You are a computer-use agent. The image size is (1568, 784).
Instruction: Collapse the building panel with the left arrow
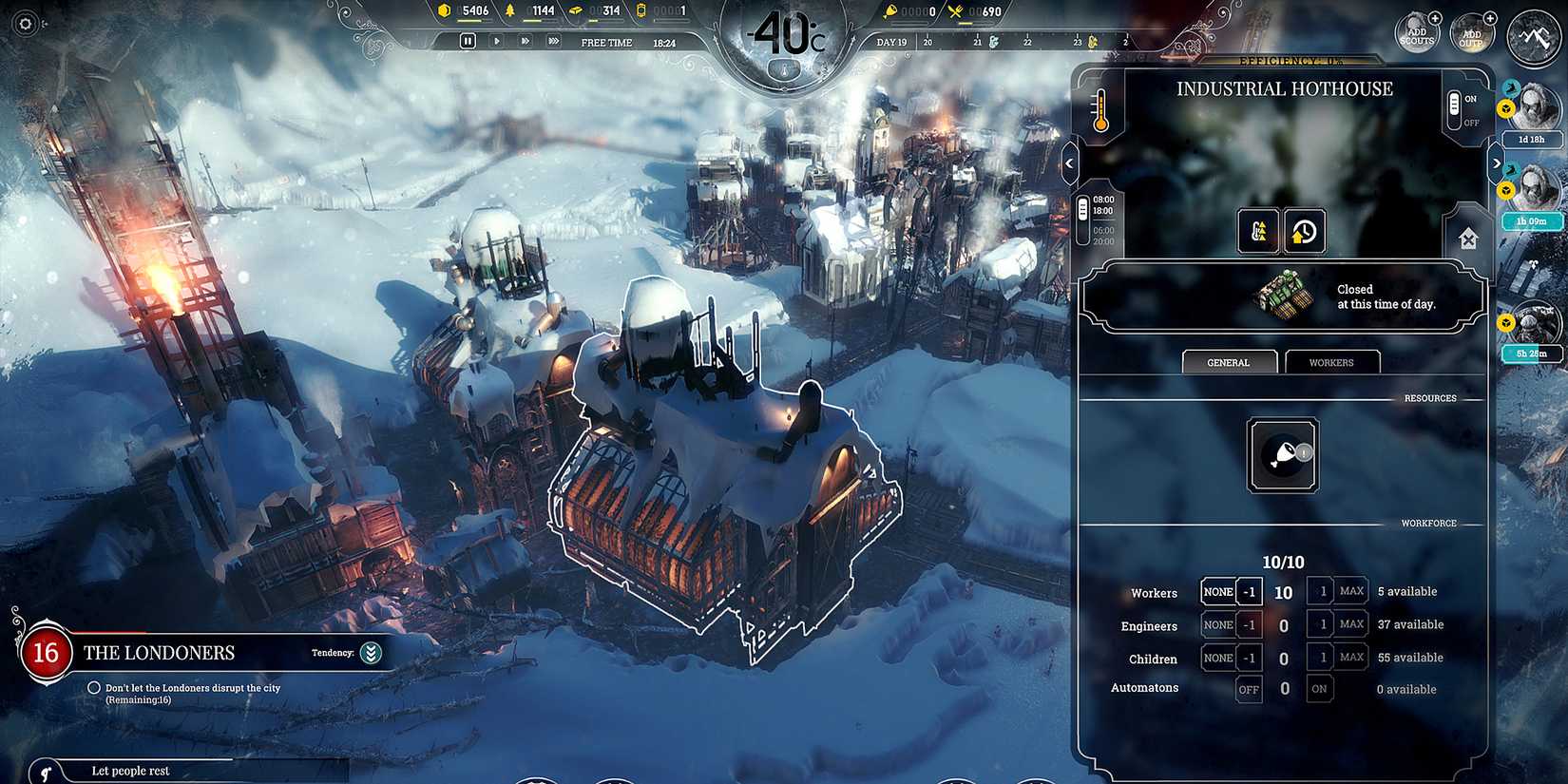click(x=1070, y=163)
